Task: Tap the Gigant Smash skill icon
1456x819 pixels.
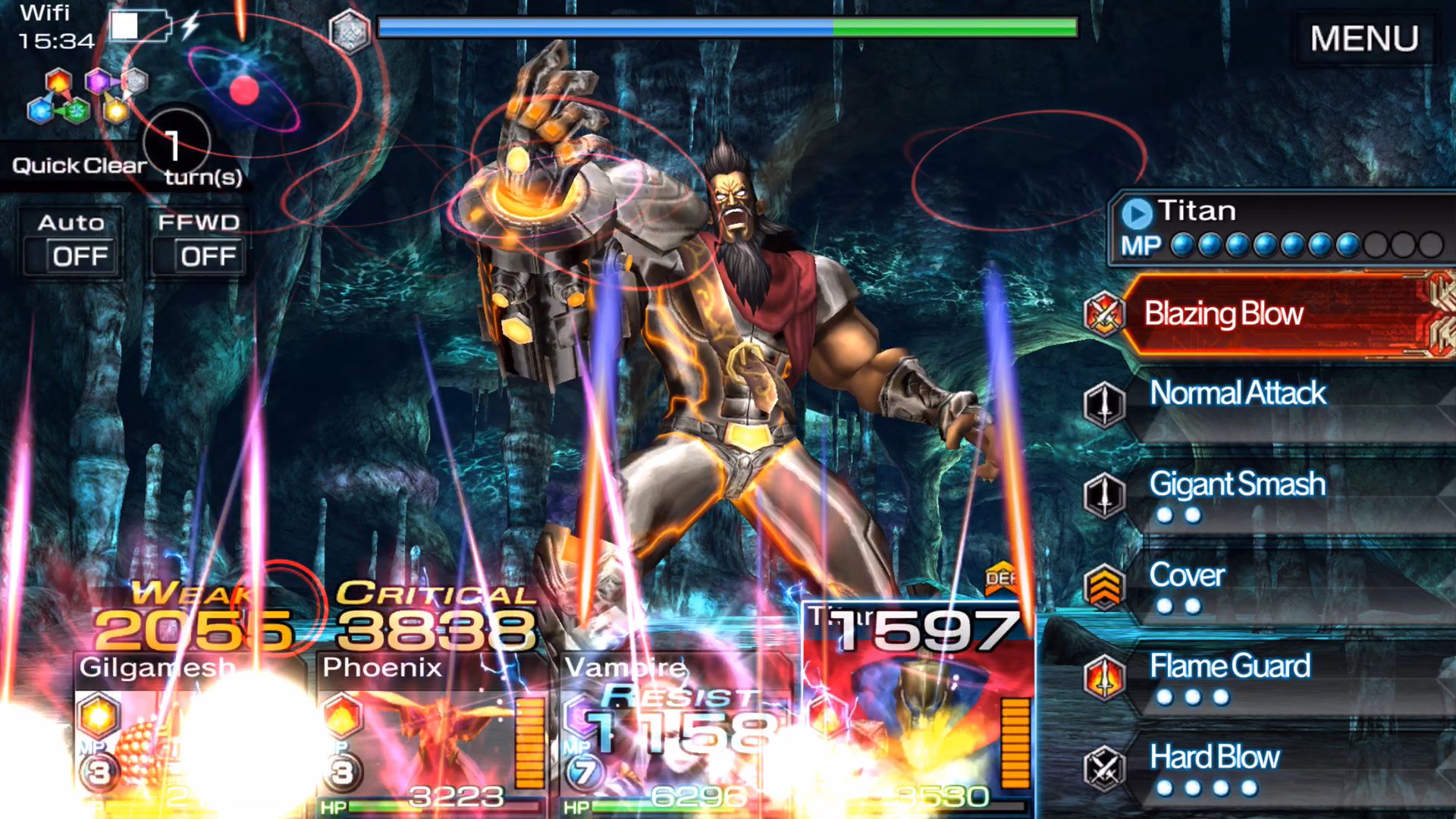Action: tap(1106, 494)
